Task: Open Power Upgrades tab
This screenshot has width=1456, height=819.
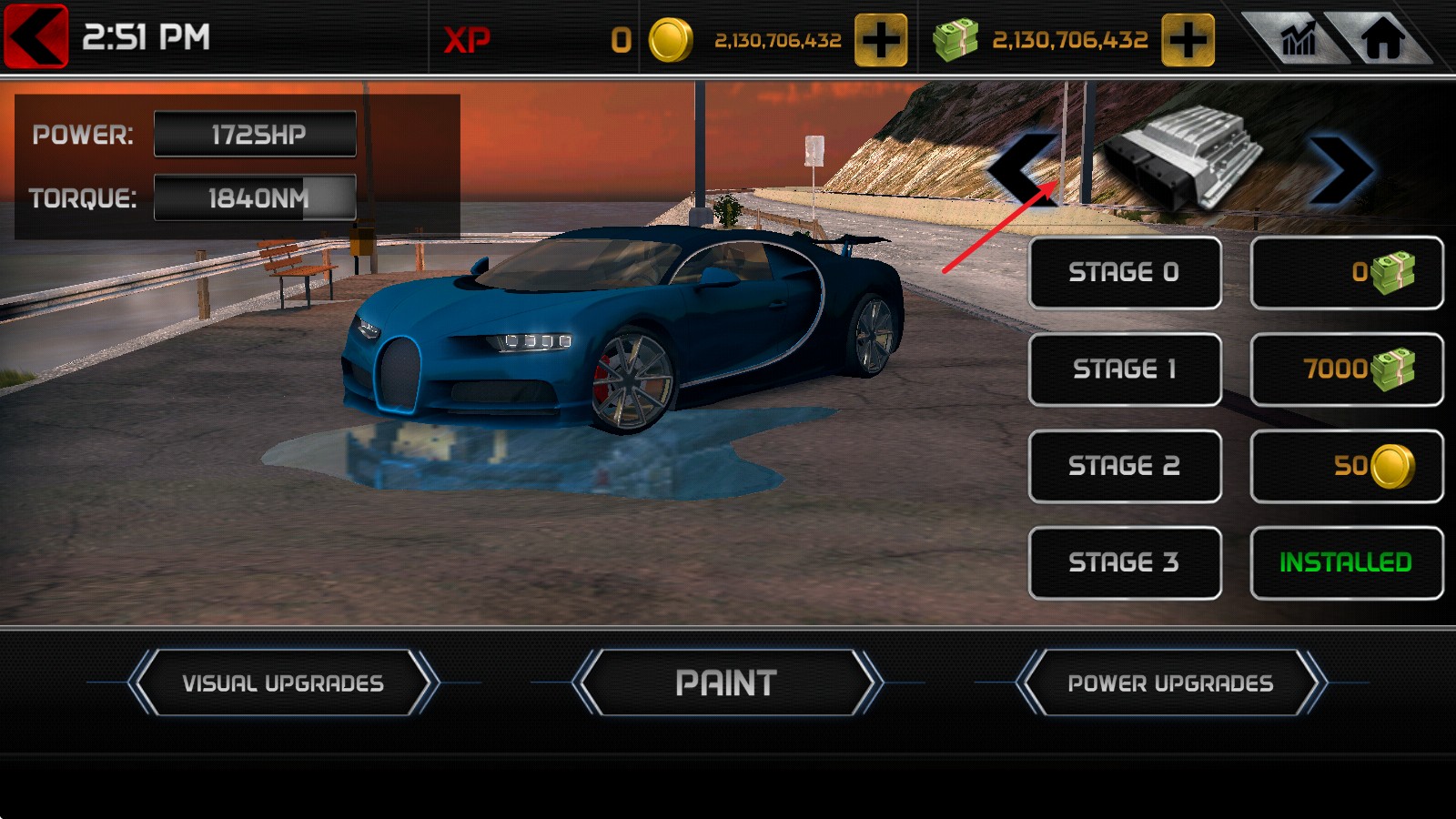Action: [x=1170, y=682]
